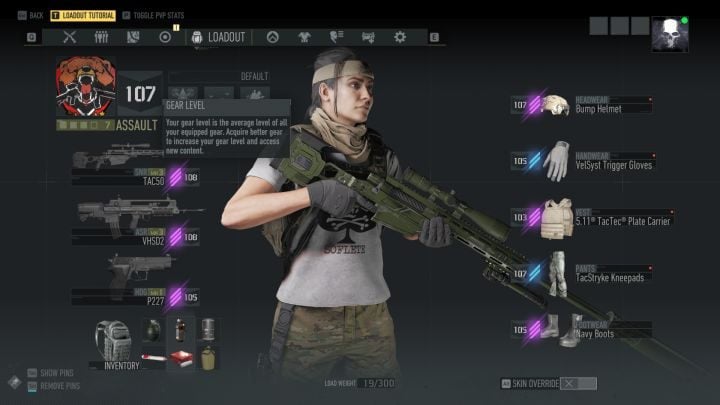Open the backpack Inventory

114,343
